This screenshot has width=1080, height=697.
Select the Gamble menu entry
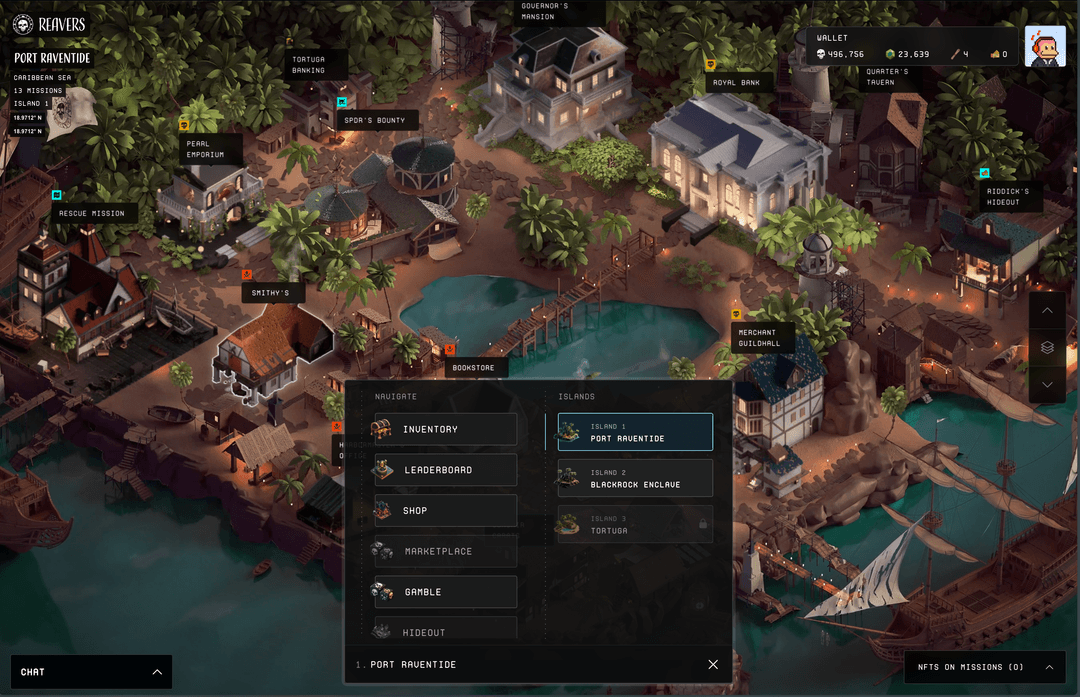(445, 592)
